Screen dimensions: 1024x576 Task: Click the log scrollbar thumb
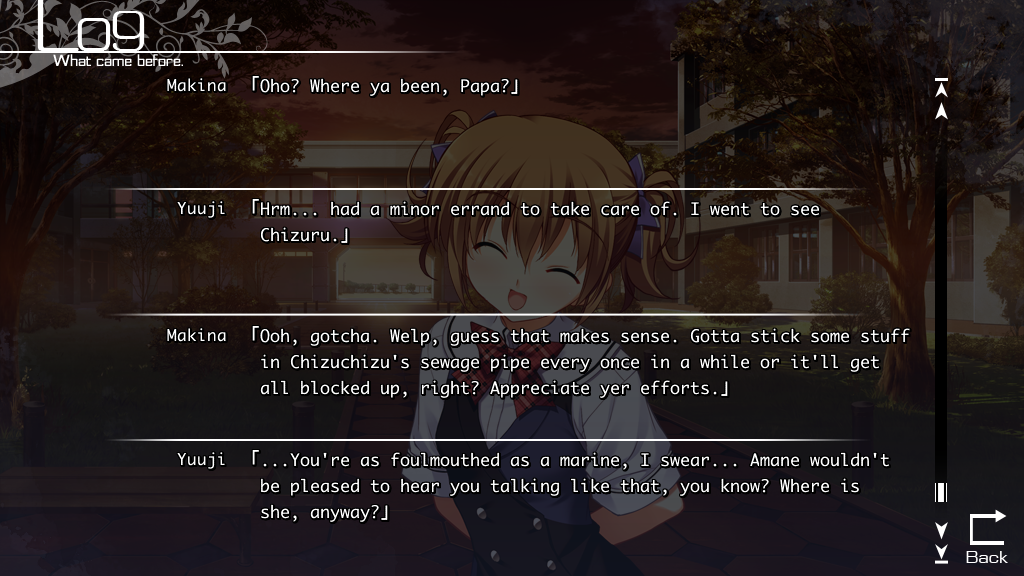point(941,492)
